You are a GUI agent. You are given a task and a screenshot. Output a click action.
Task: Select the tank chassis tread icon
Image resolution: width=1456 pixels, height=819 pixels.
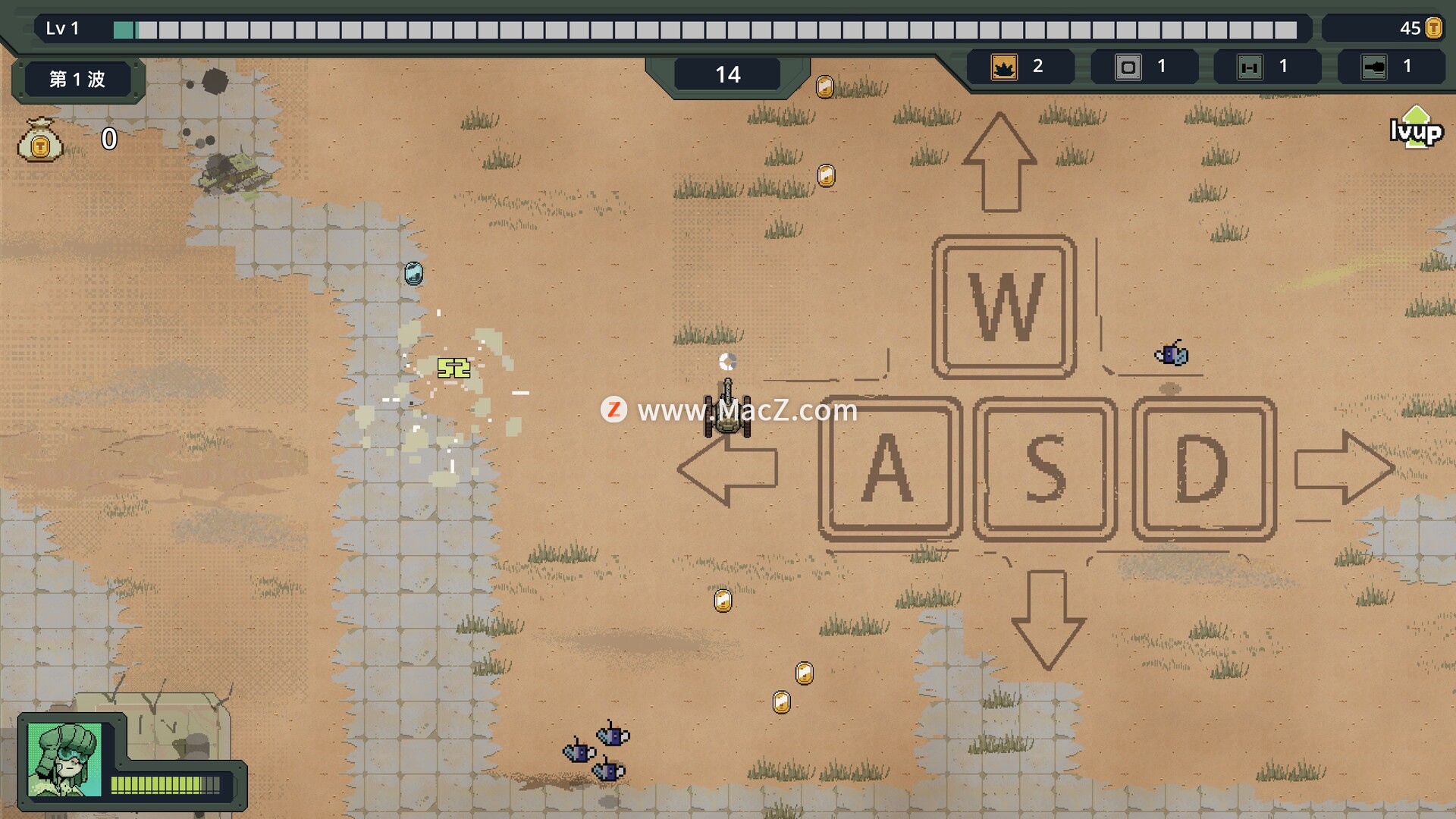click(x=1250, y=67)
